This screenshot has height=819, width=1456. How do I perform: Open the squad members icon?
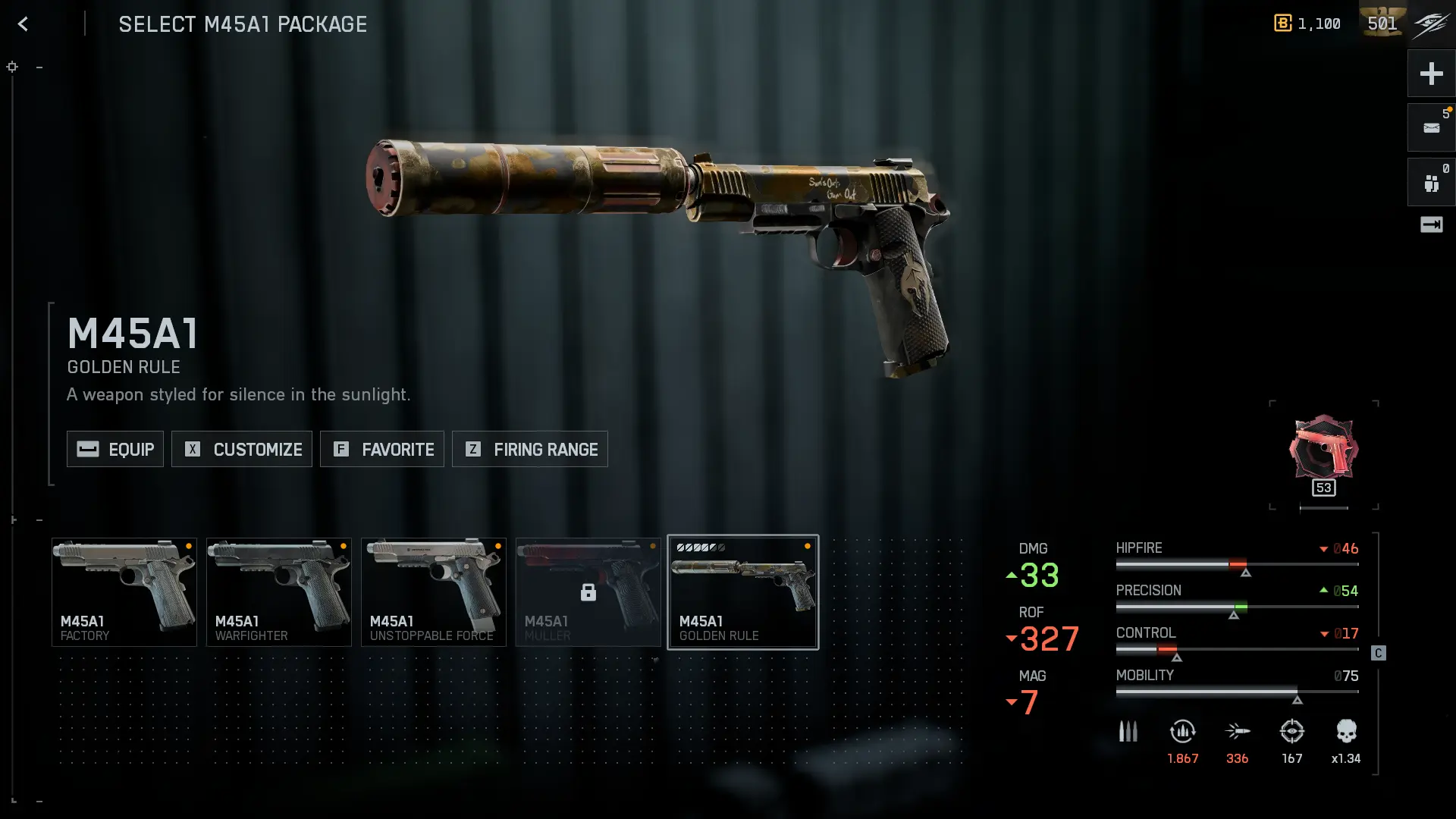coord(1431,183)
